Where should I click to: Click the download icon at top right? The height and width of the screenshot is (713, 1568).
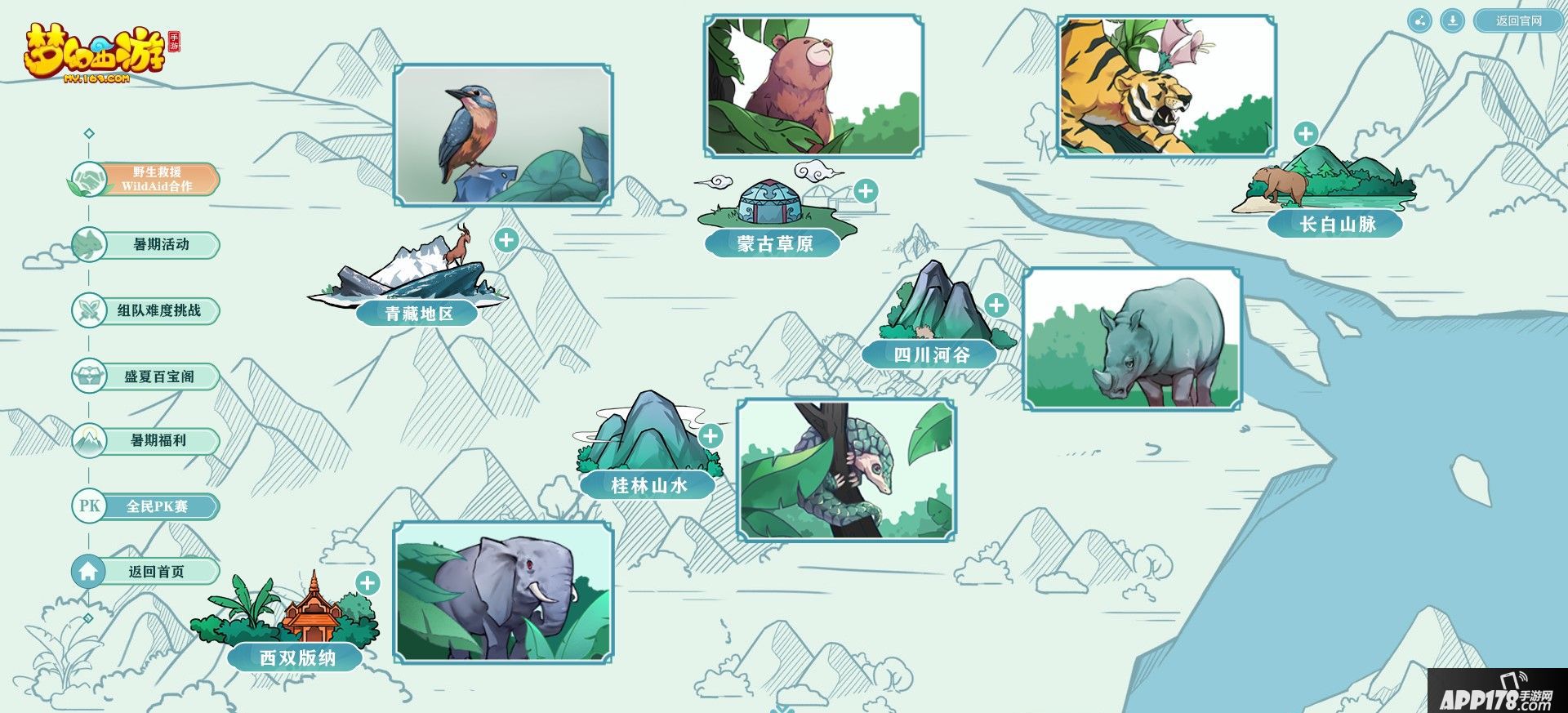point(1452,22)
